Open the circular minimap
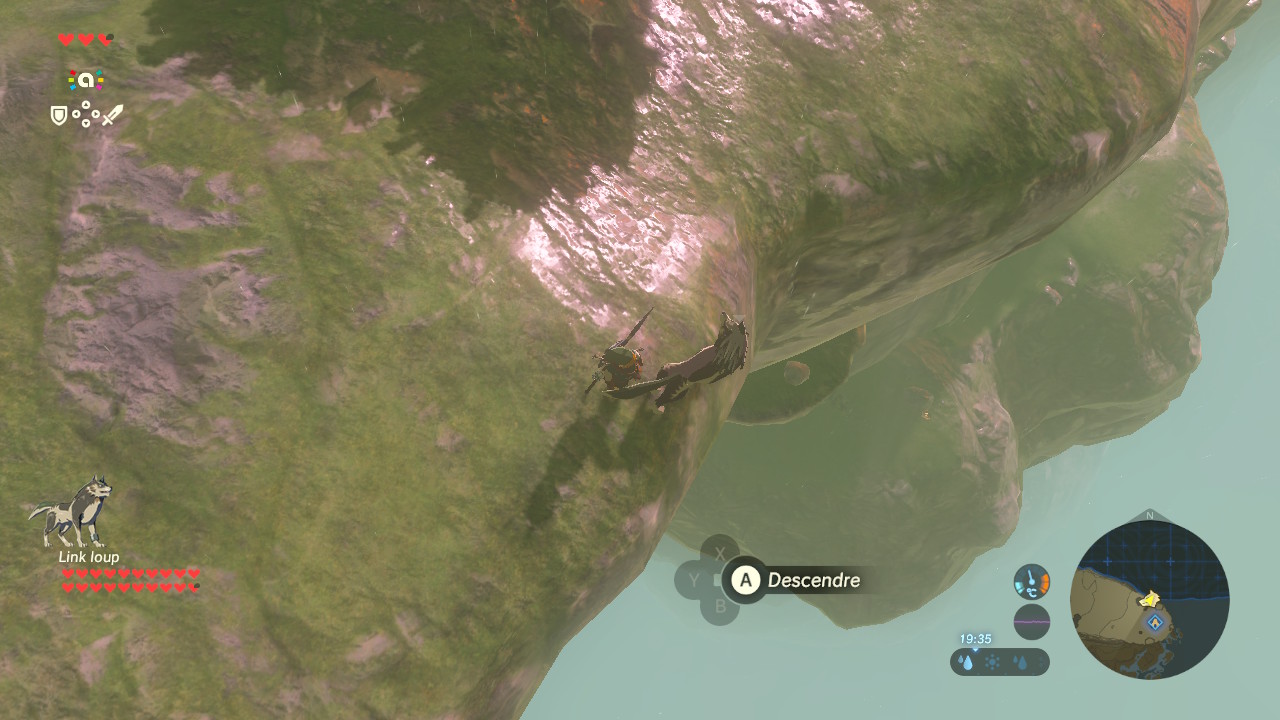Screen dimensions: 1280x720 point(1149,600)
